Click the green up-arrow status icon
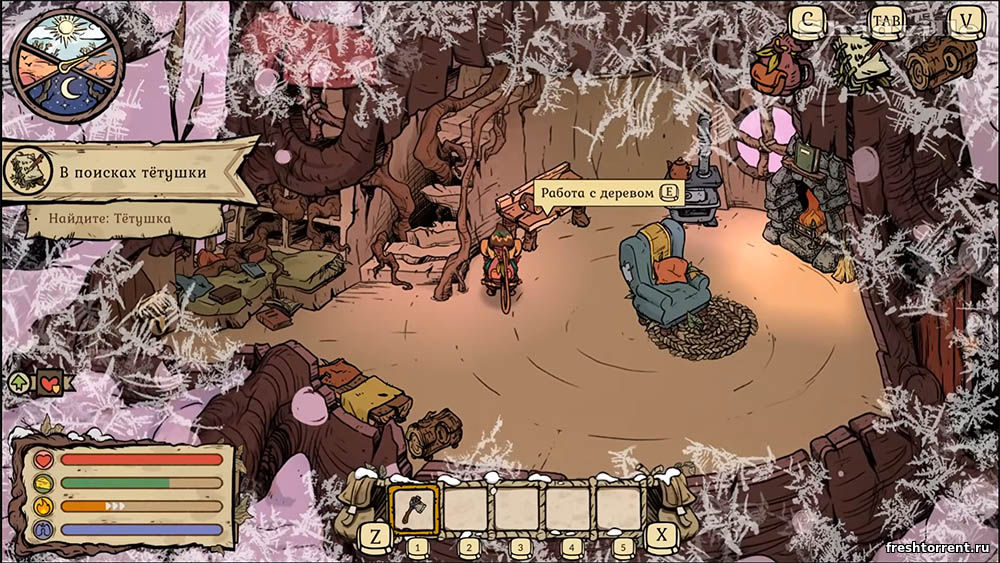 coord(18,382)
